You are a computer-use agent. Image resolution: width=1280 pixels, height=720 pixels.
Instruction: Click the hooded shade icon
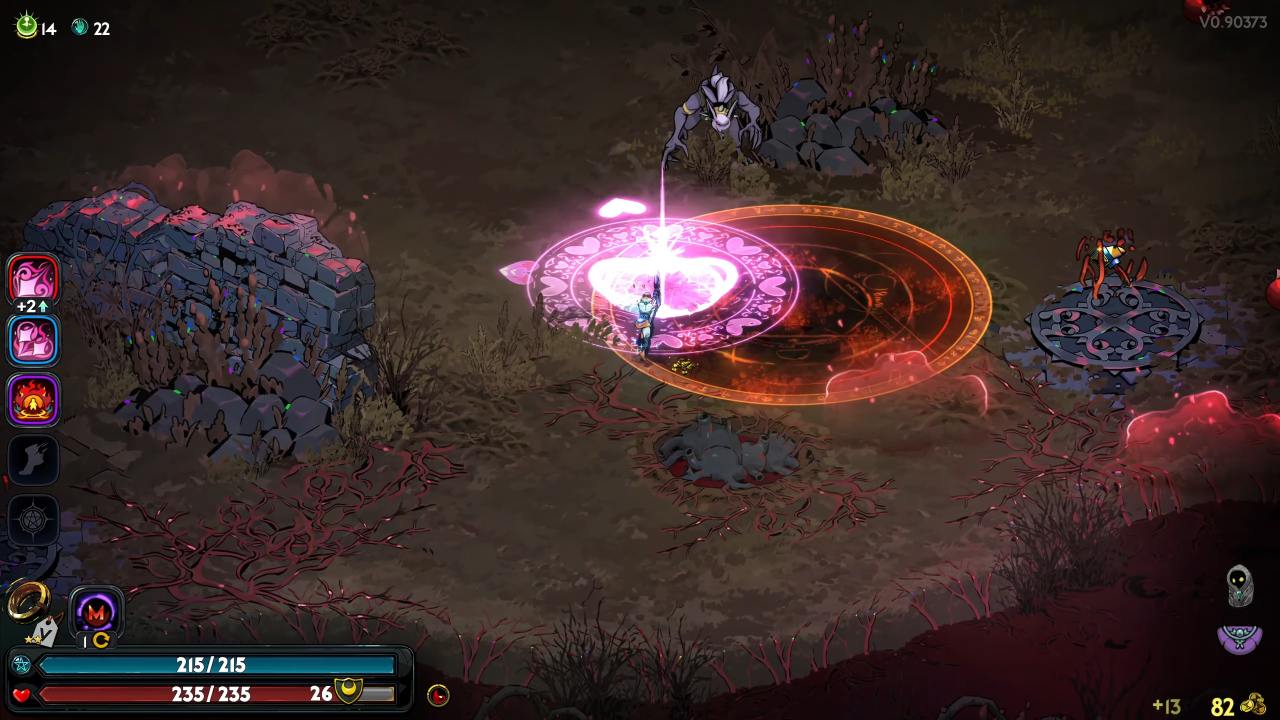1240,585
